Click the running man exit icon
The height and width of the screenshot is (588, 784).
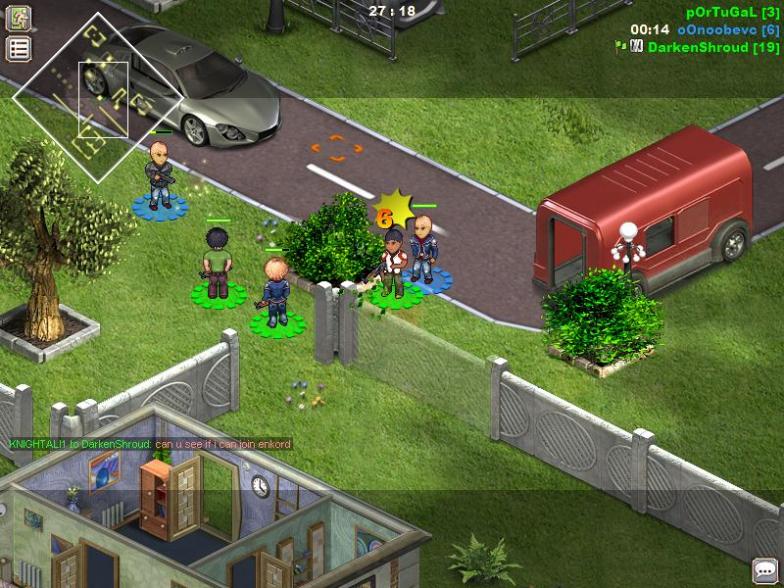19,17
